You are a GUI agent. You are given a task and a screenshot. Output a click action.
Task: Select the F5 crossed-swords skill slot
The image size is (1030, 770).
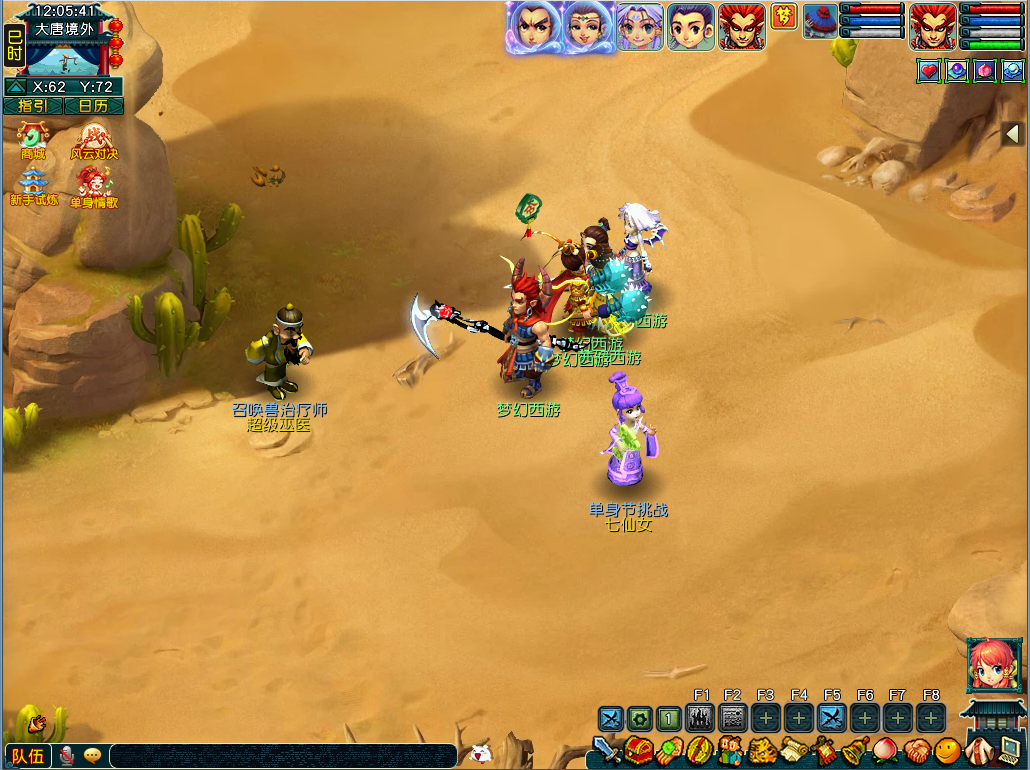coord(832,718)
